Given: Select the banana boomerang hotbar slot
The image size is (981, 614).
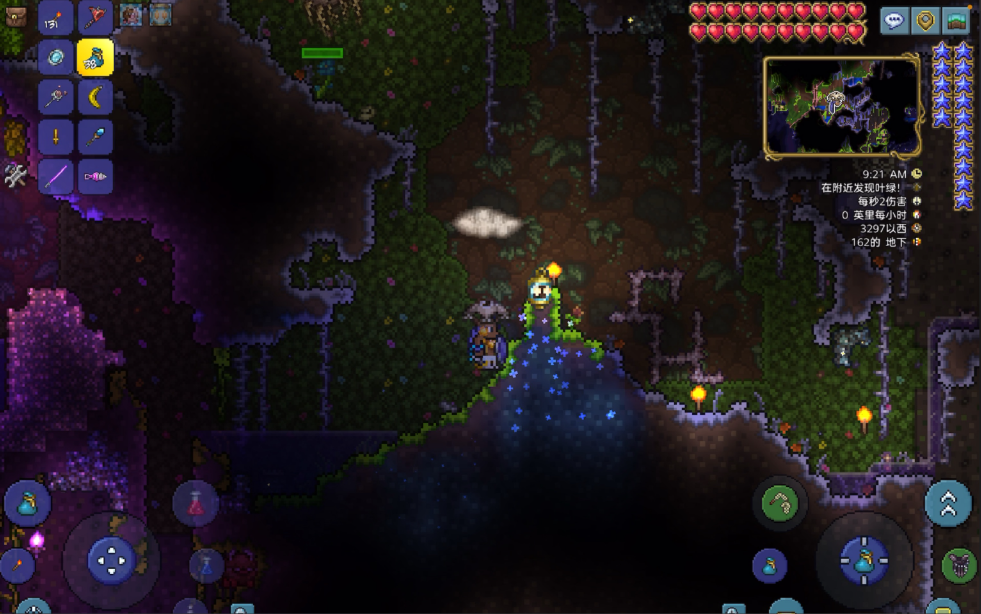Looking at the screenshot, I should 96,97.
